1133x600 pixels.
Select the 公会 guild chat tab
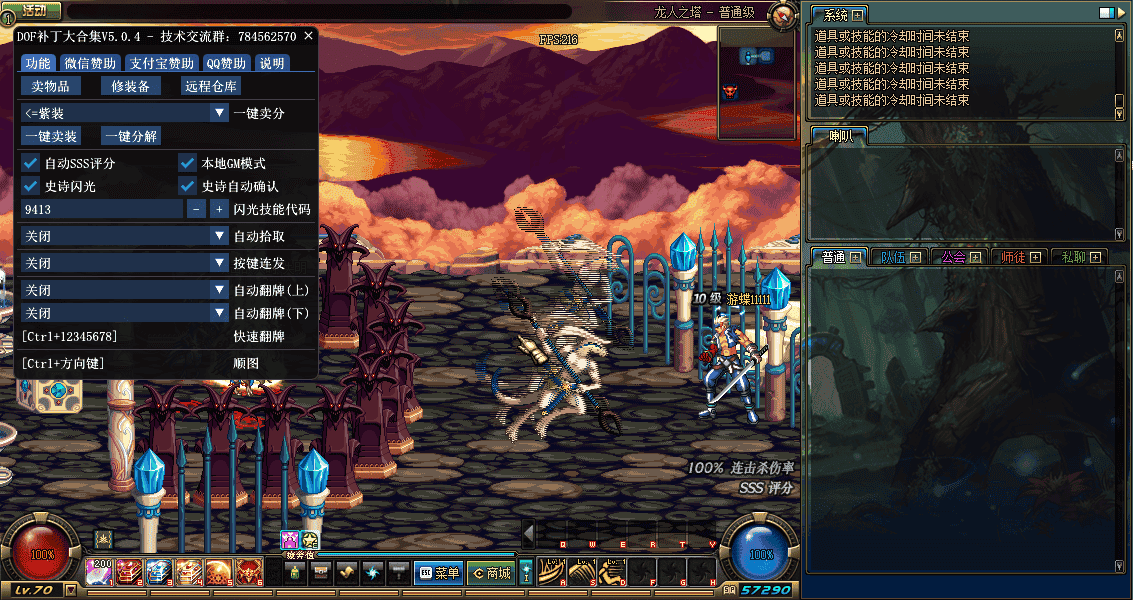[959, 257]
